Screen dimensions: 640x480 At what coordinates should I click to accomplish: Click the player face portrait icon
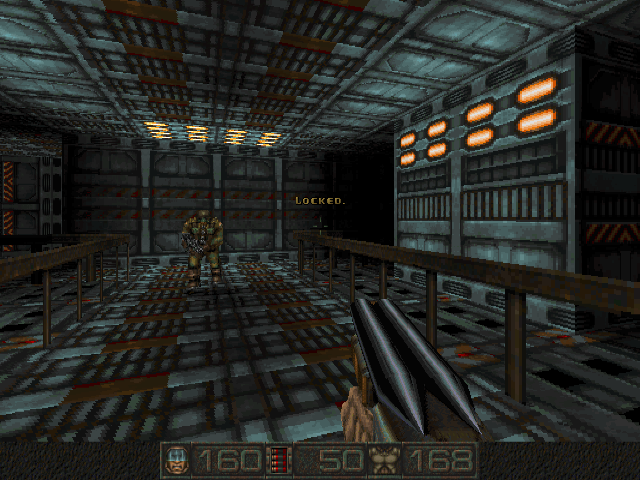pos(176,460)
